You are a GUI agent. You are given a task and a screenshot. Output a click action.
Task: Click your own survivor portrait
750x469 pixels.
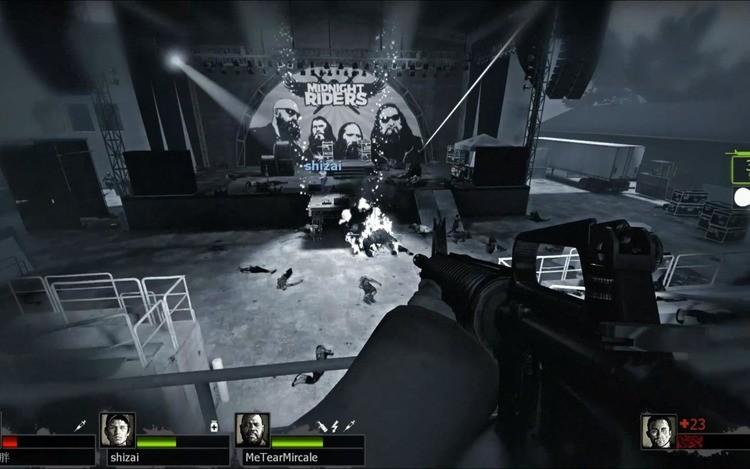658,431
